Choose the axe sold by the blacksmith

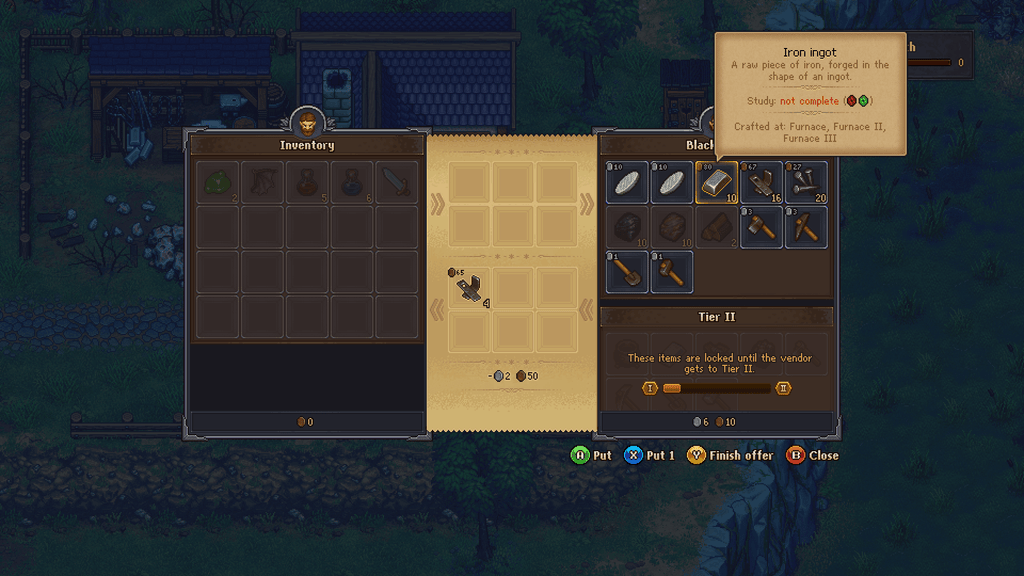tap(761, 227)
